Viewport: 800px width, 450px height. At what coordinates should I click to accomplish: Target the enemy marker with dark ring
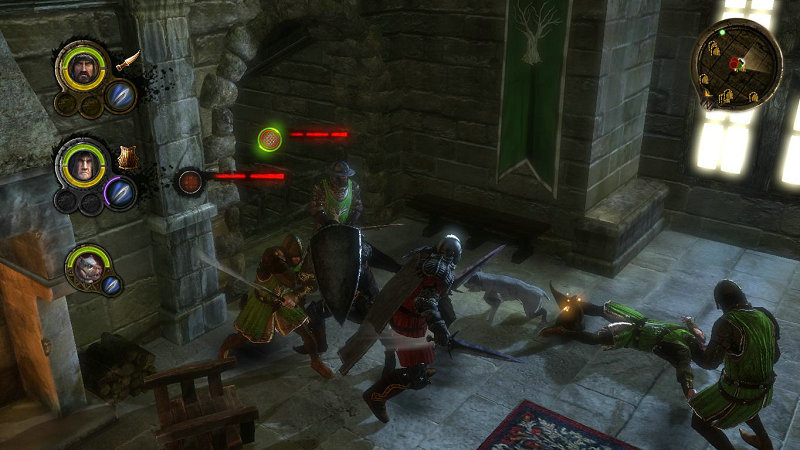point(190,182)
